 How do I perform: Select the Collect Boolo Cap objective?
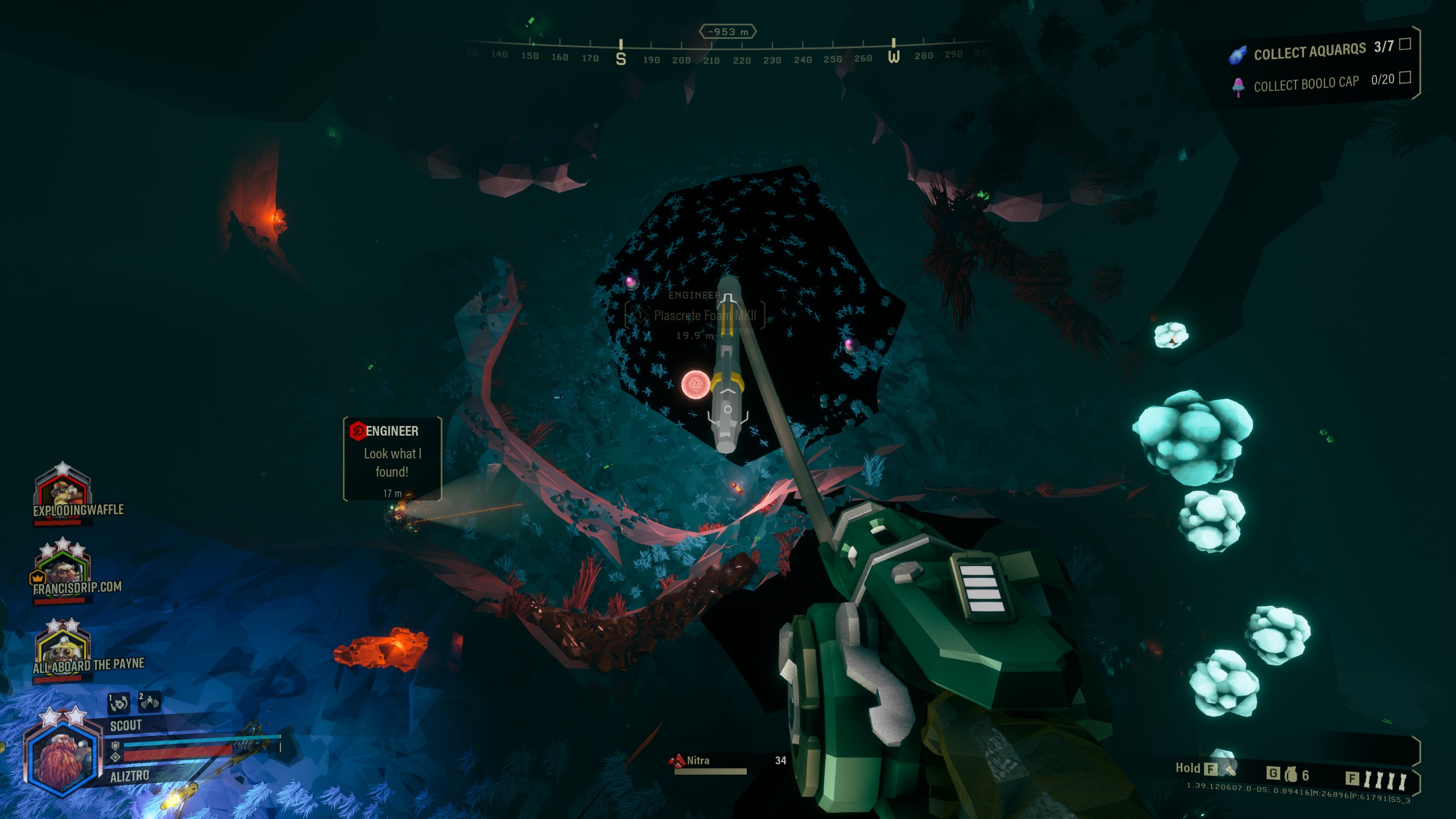click(1306, 84)
